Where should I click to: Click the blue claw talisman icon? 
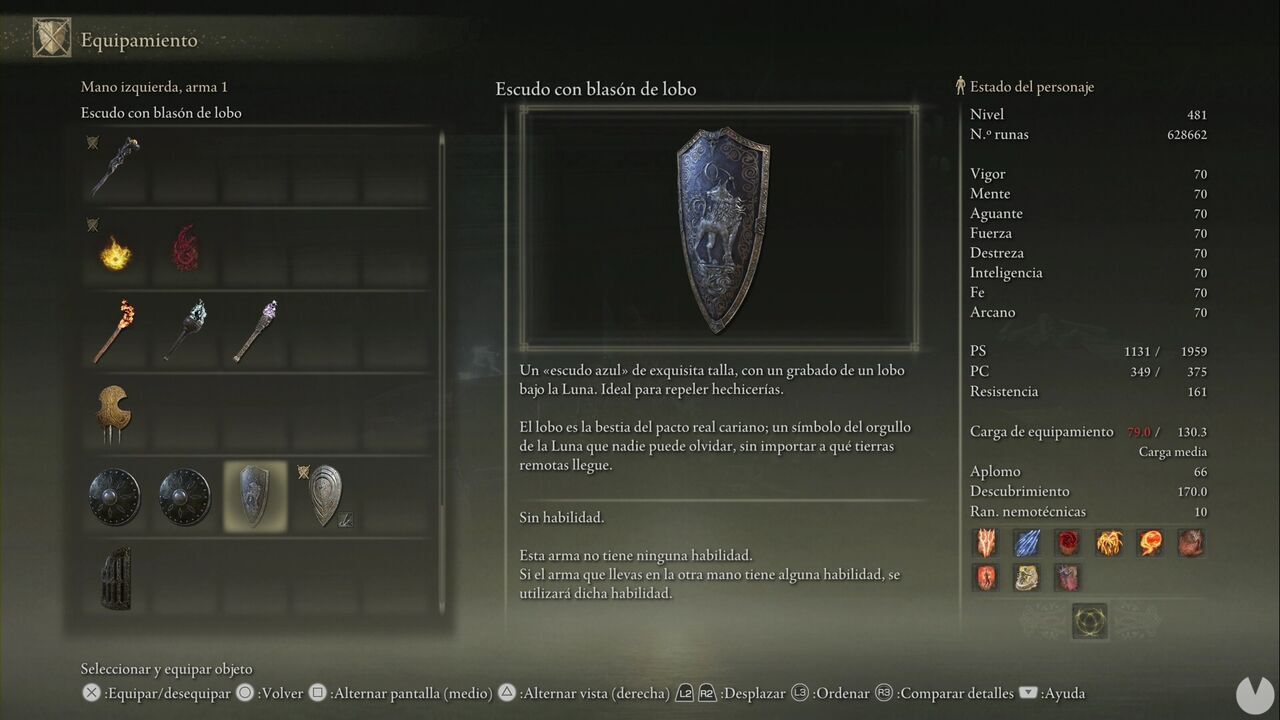[1027, 541]
